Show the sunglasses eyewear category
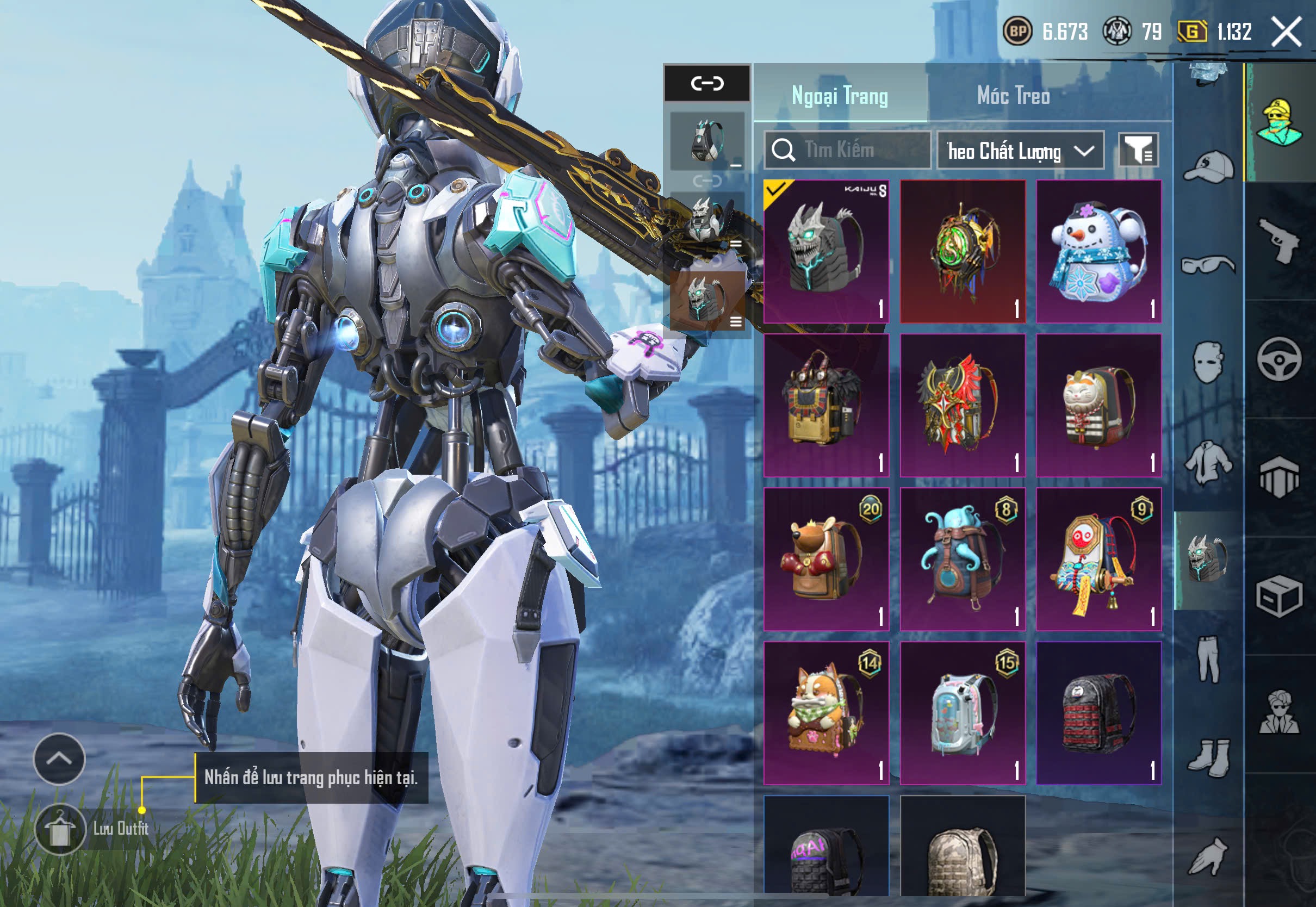Viewport: 1316px width, 907px height. [1208, 265]
